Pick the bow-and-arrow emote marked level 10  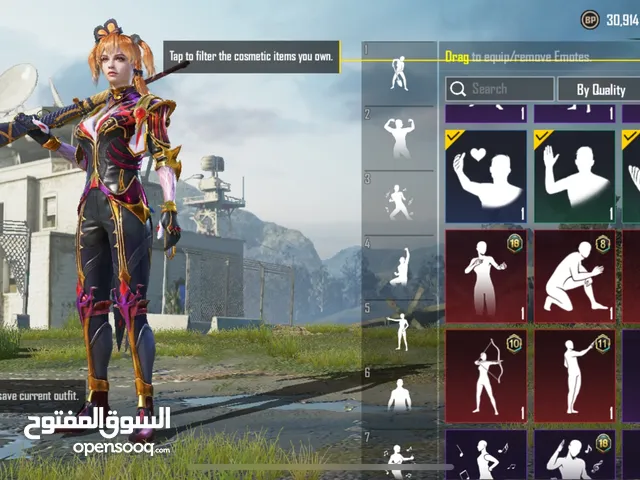coord(485,373)
